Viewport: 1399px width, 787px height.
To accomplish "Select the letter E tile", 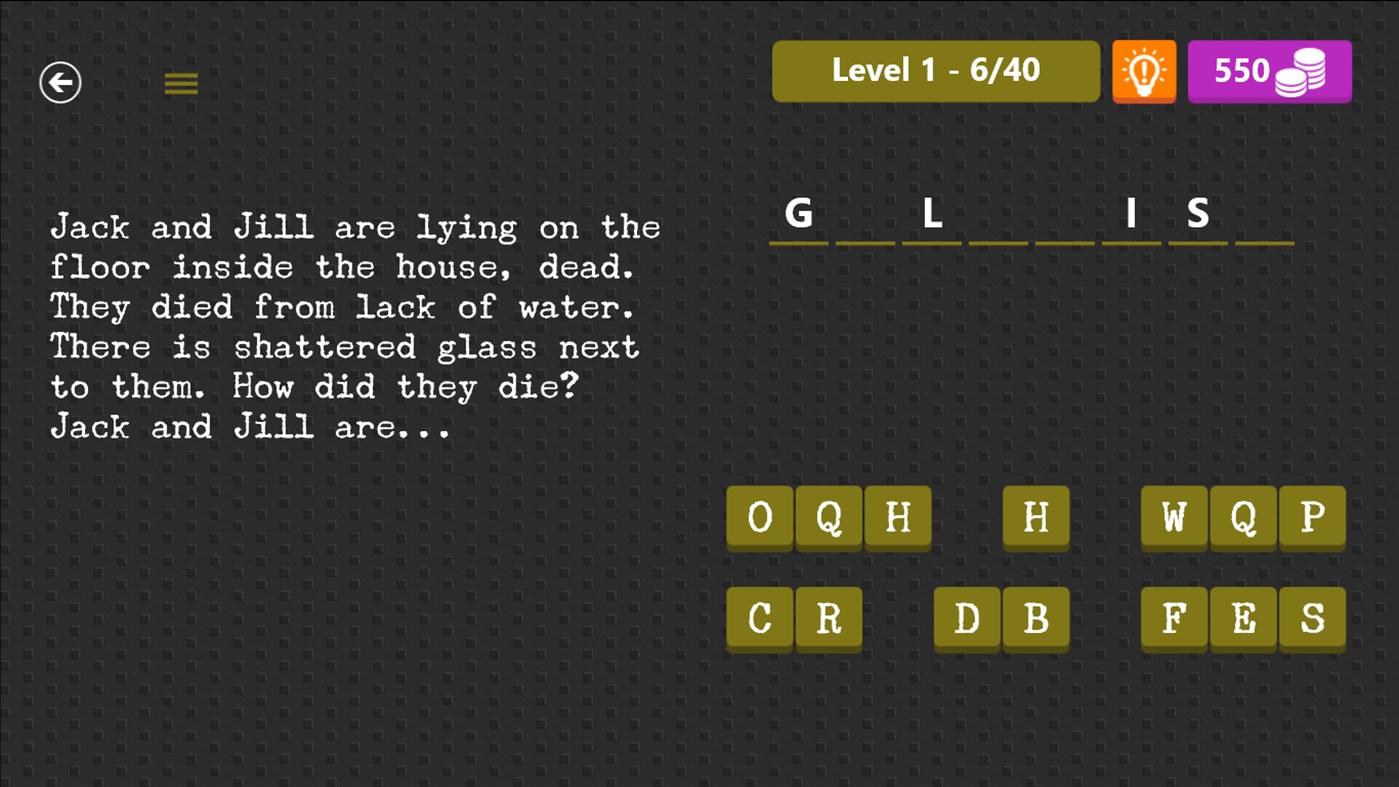I will coord(1243,619).
